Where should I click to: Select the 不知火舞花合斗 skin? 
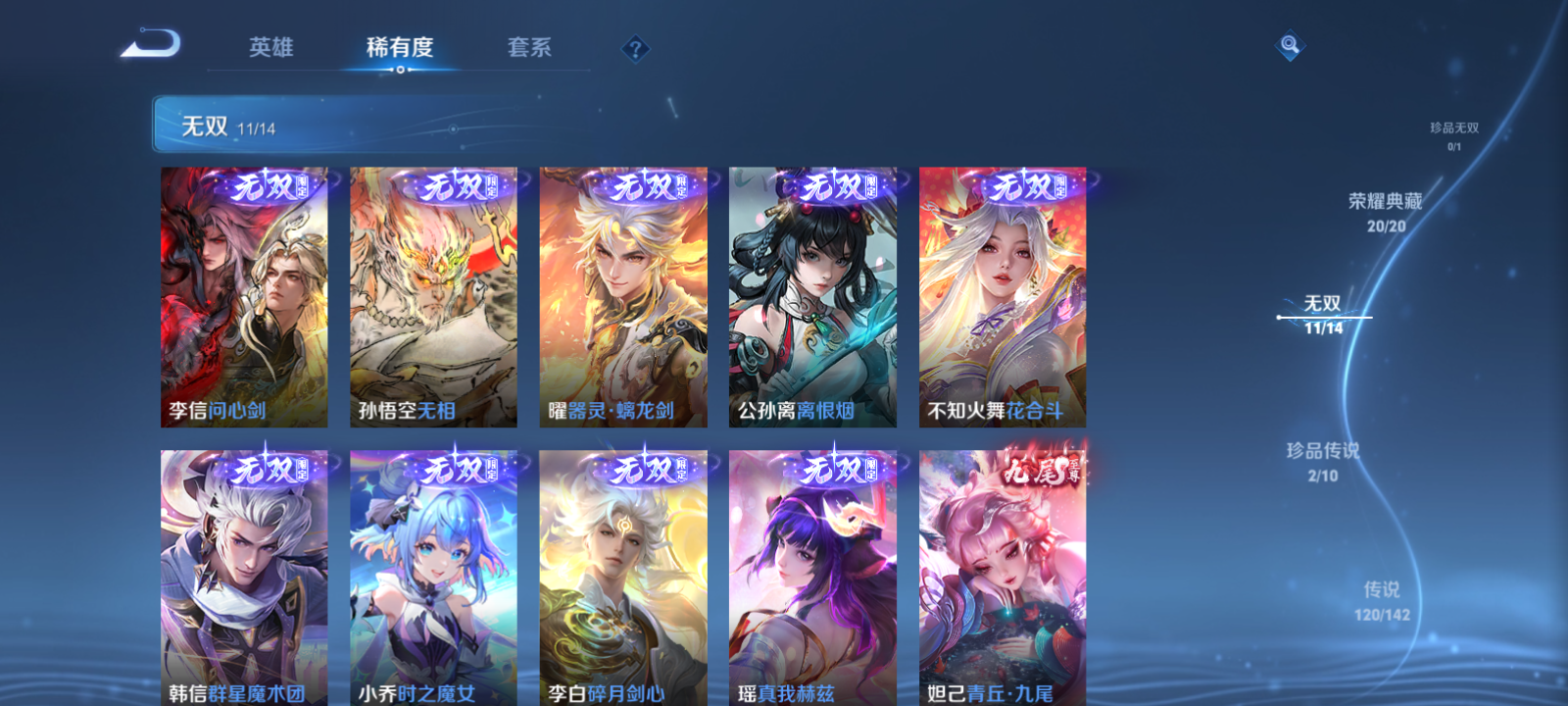[1004, 296]
